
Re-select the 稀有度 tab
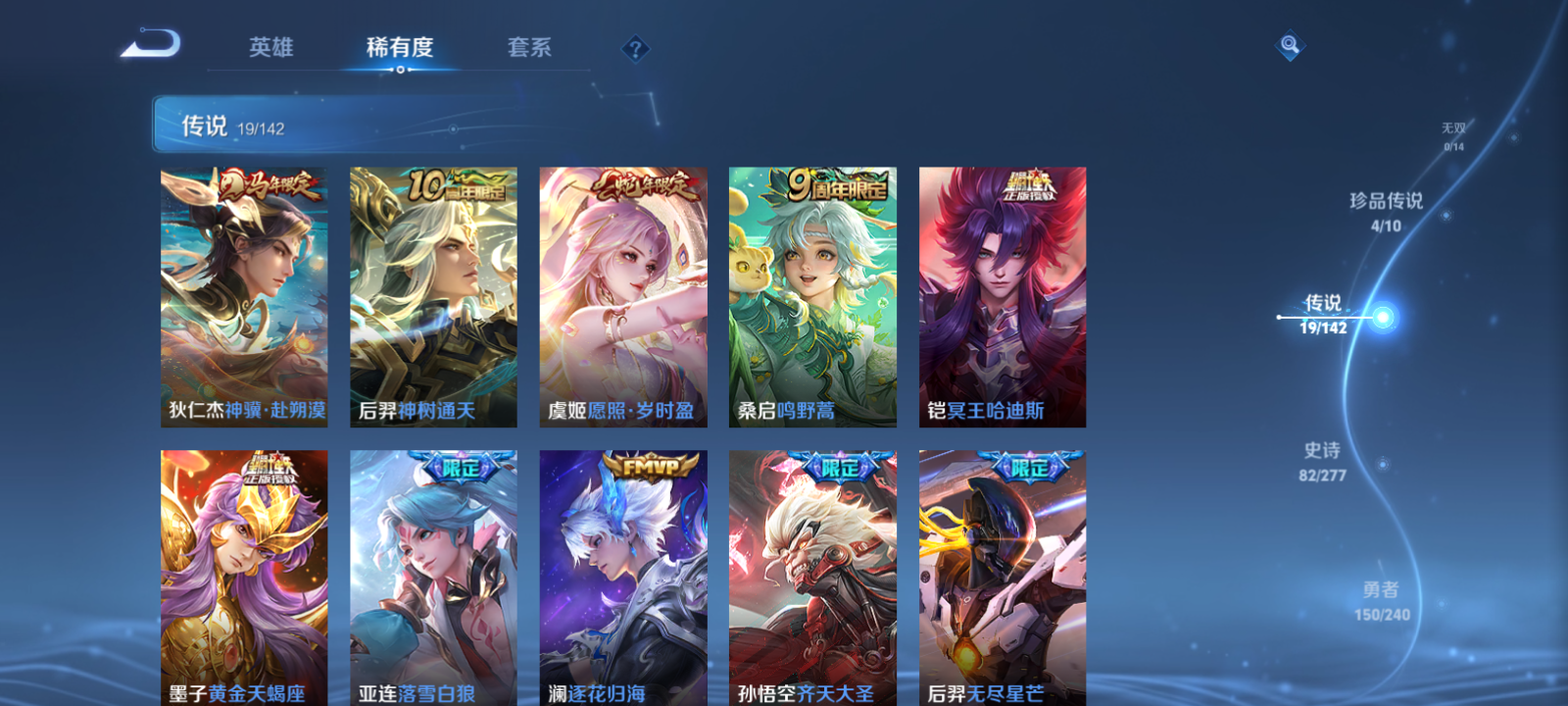399,48
